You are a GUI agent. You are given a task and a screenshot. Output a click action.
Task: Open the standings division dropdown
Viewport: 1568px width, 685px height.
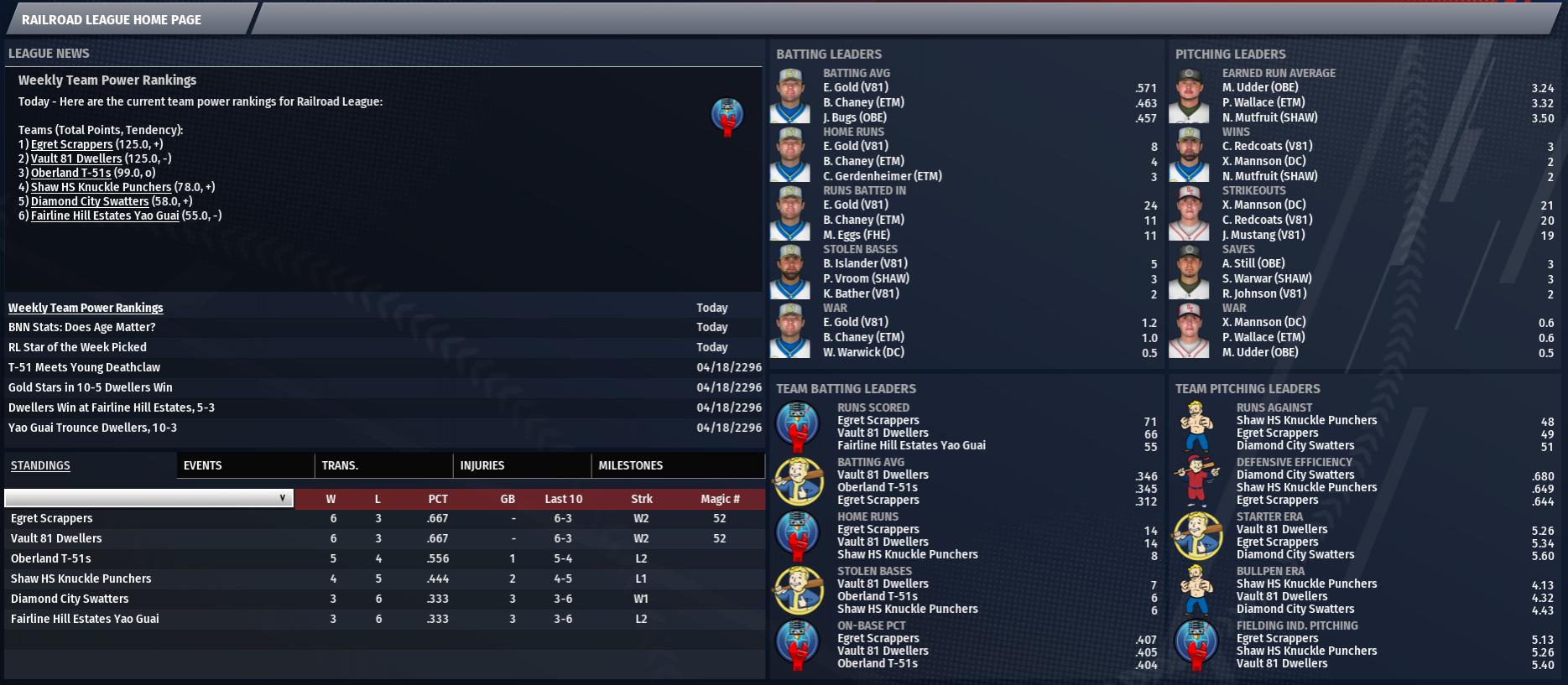[148, 498]
